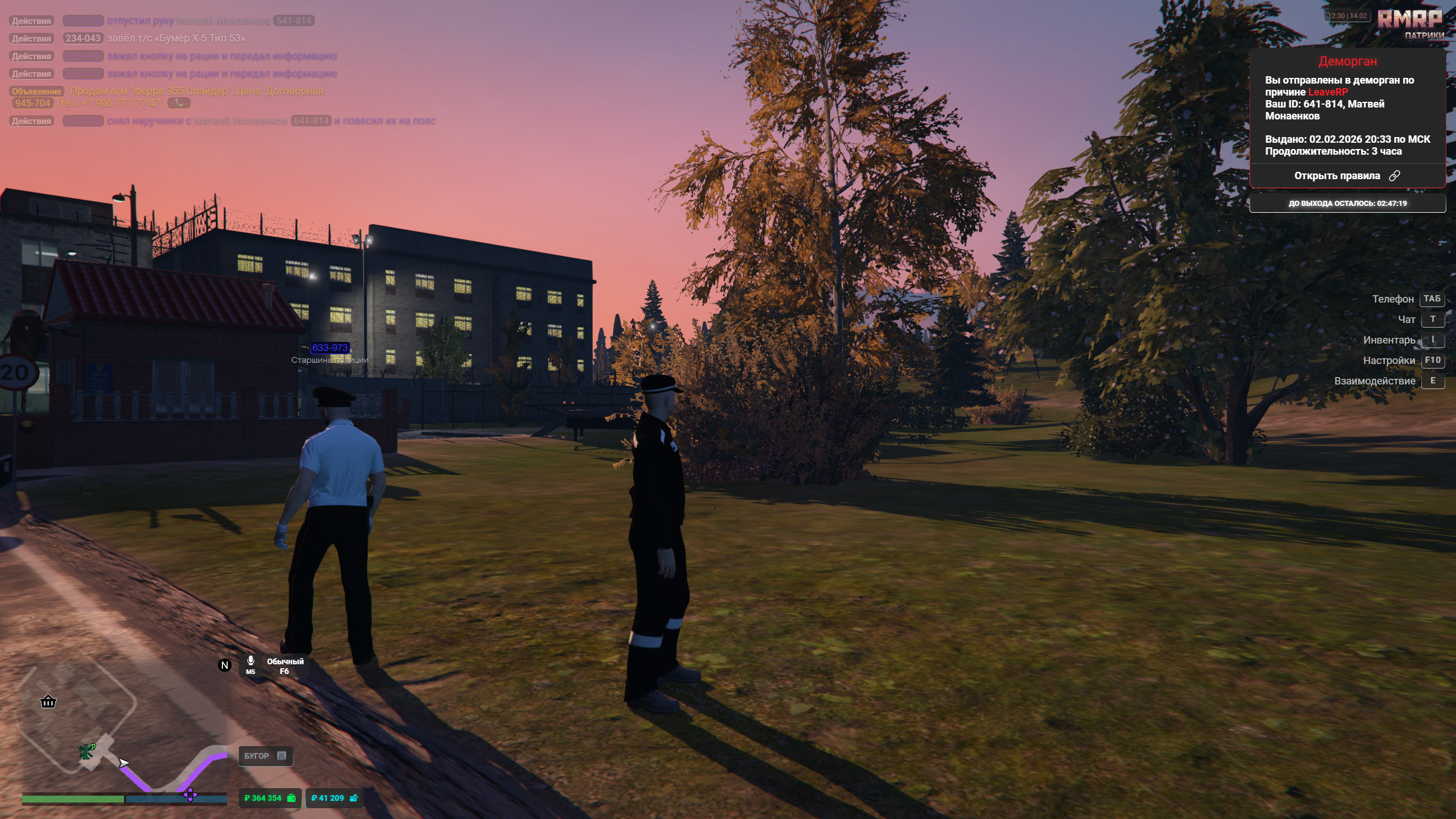This screenshot has height=819, width=1456.
Task: Click the БУГОР location label
Action: [x=265, y=756]
